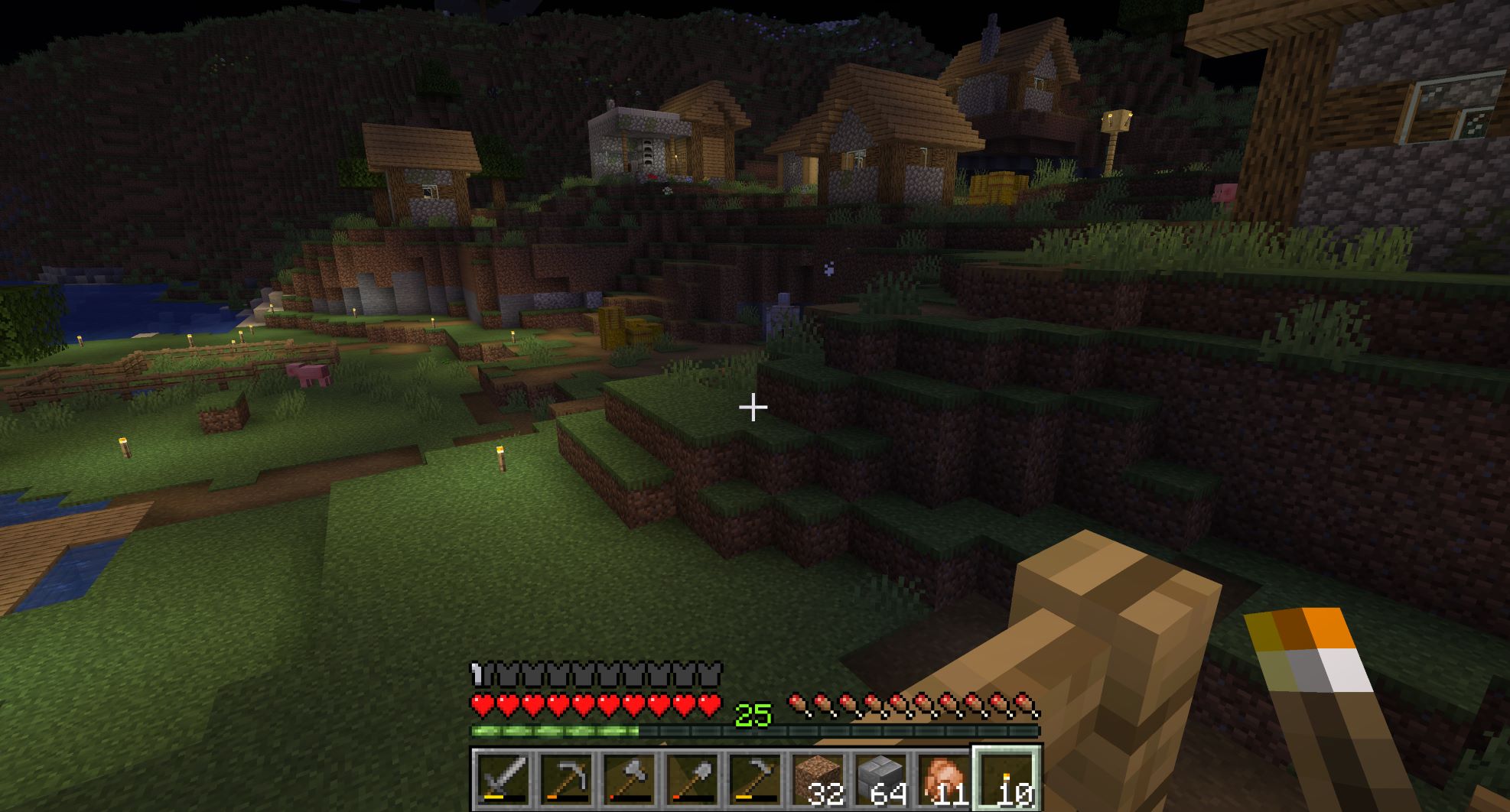
Task: Switch to the iron shovel slot
Action: point(692,780)
